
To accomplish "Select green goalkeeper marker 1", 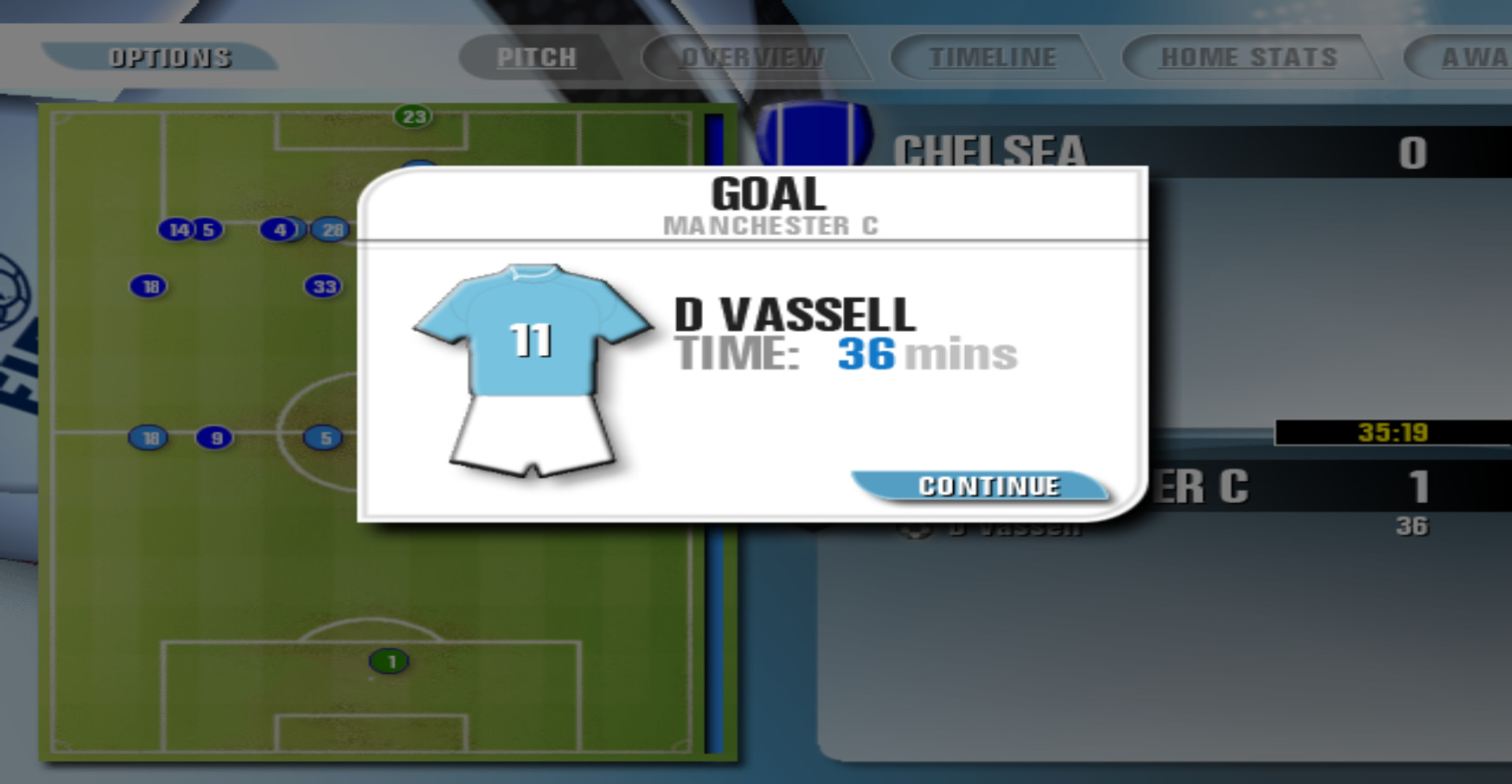I will click(389, 663).
